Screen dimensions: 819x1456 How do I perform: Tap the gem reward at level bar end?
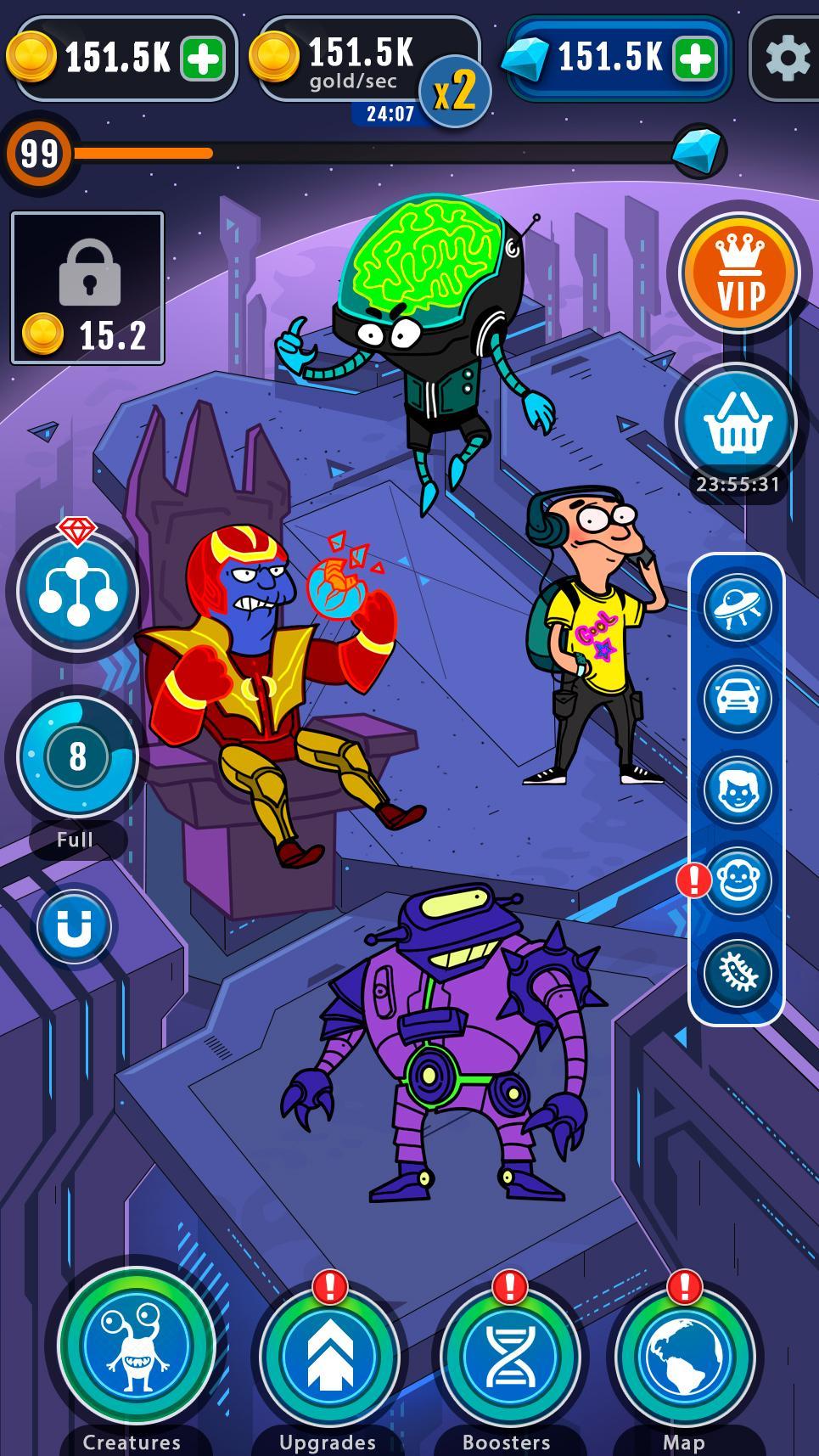[698, 152]
